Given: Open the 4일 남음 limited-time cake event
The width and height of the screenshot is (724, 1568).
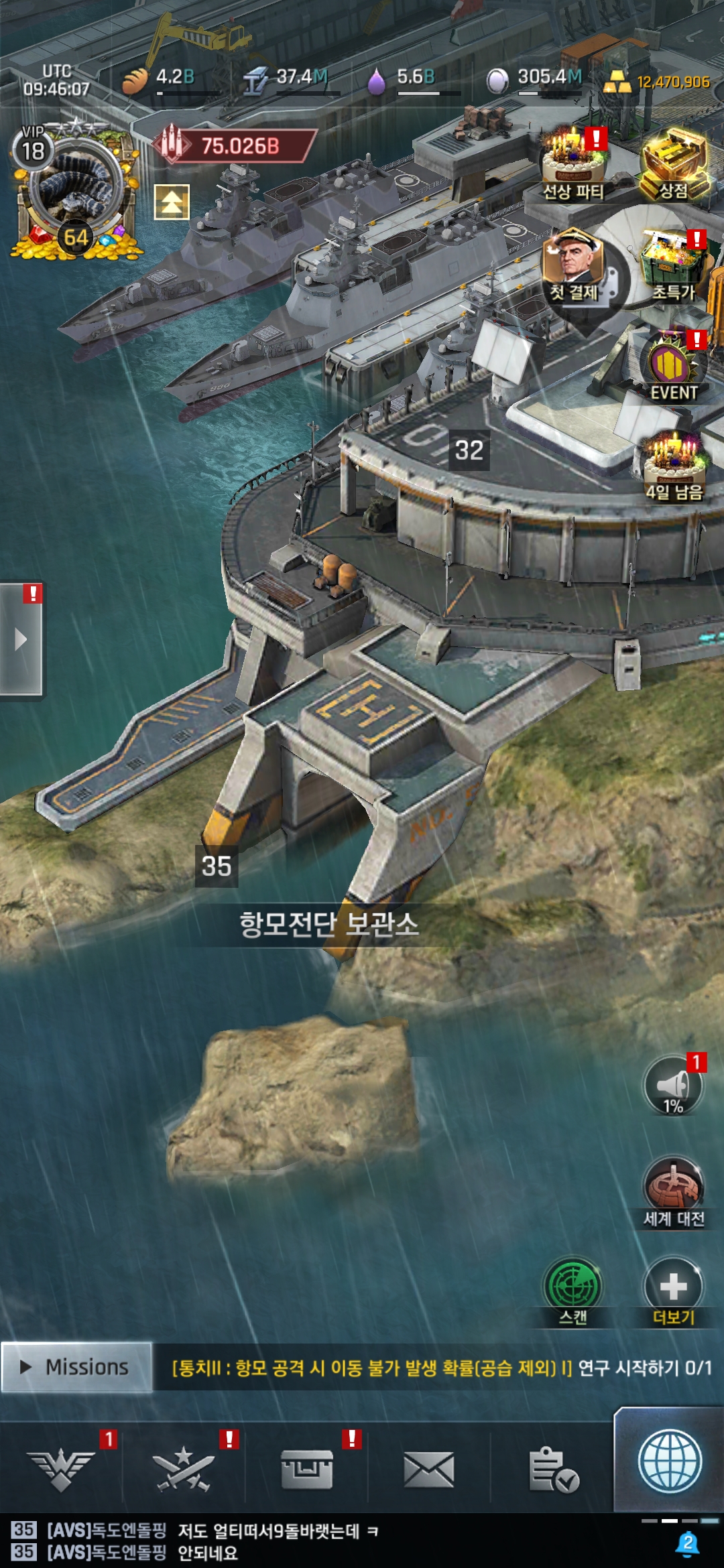Looking at the screenshot, I should tap(674, 466).
